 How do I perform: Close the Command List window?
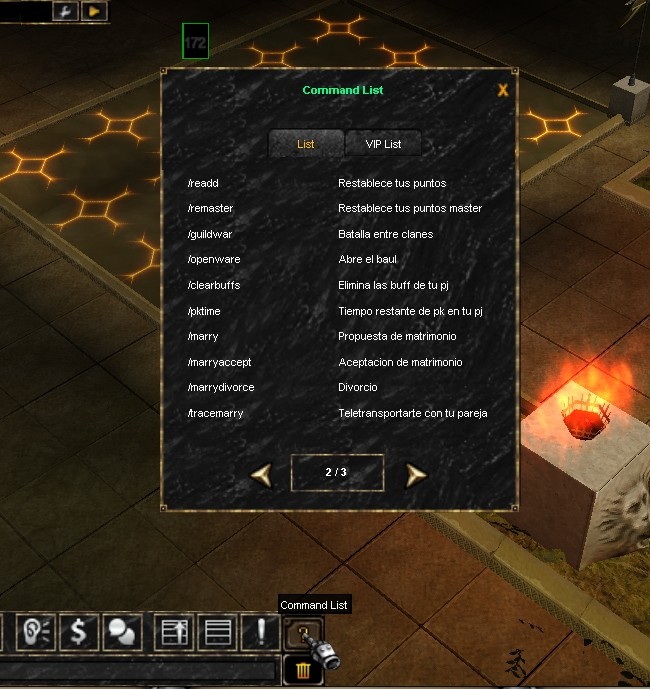(x=503, y=90)
